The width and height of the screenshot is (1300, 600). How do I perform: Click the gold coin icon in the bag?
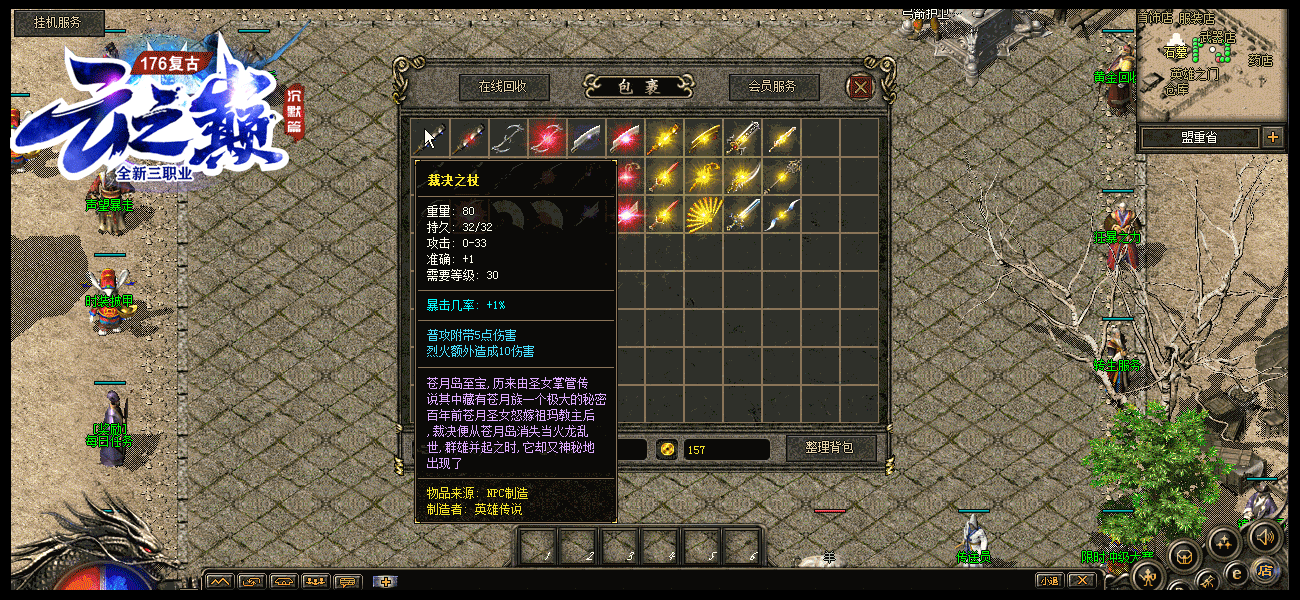667,449
